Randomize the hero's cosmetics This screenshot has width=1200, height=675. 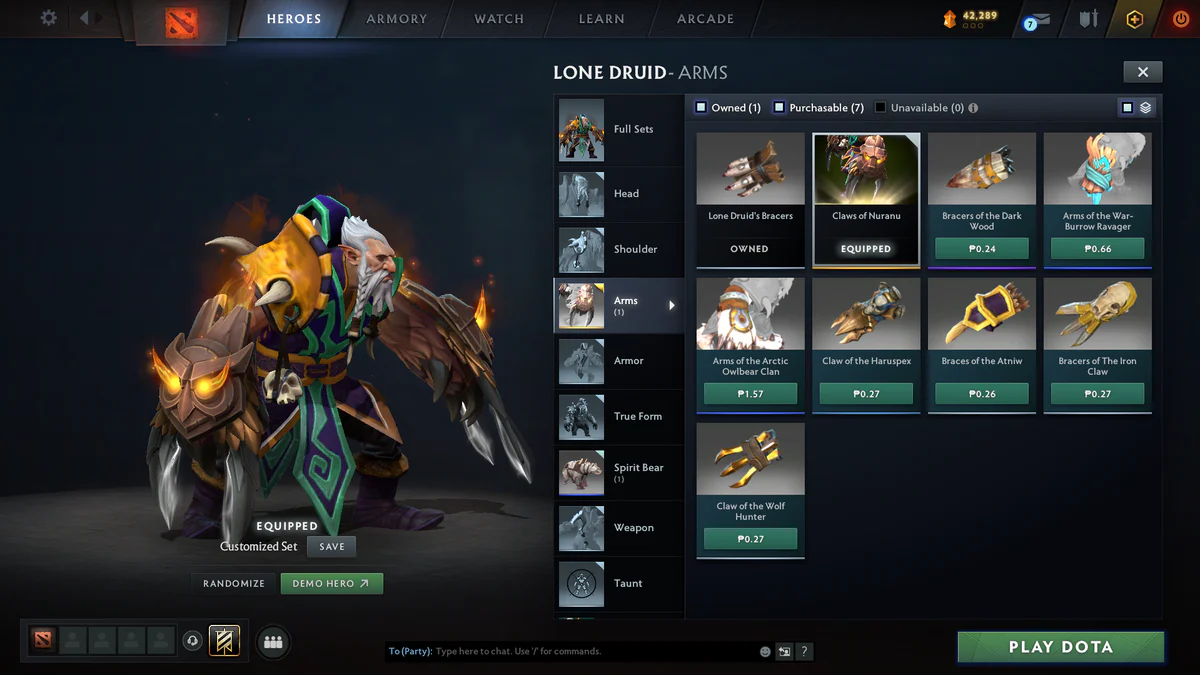[234, 583]
